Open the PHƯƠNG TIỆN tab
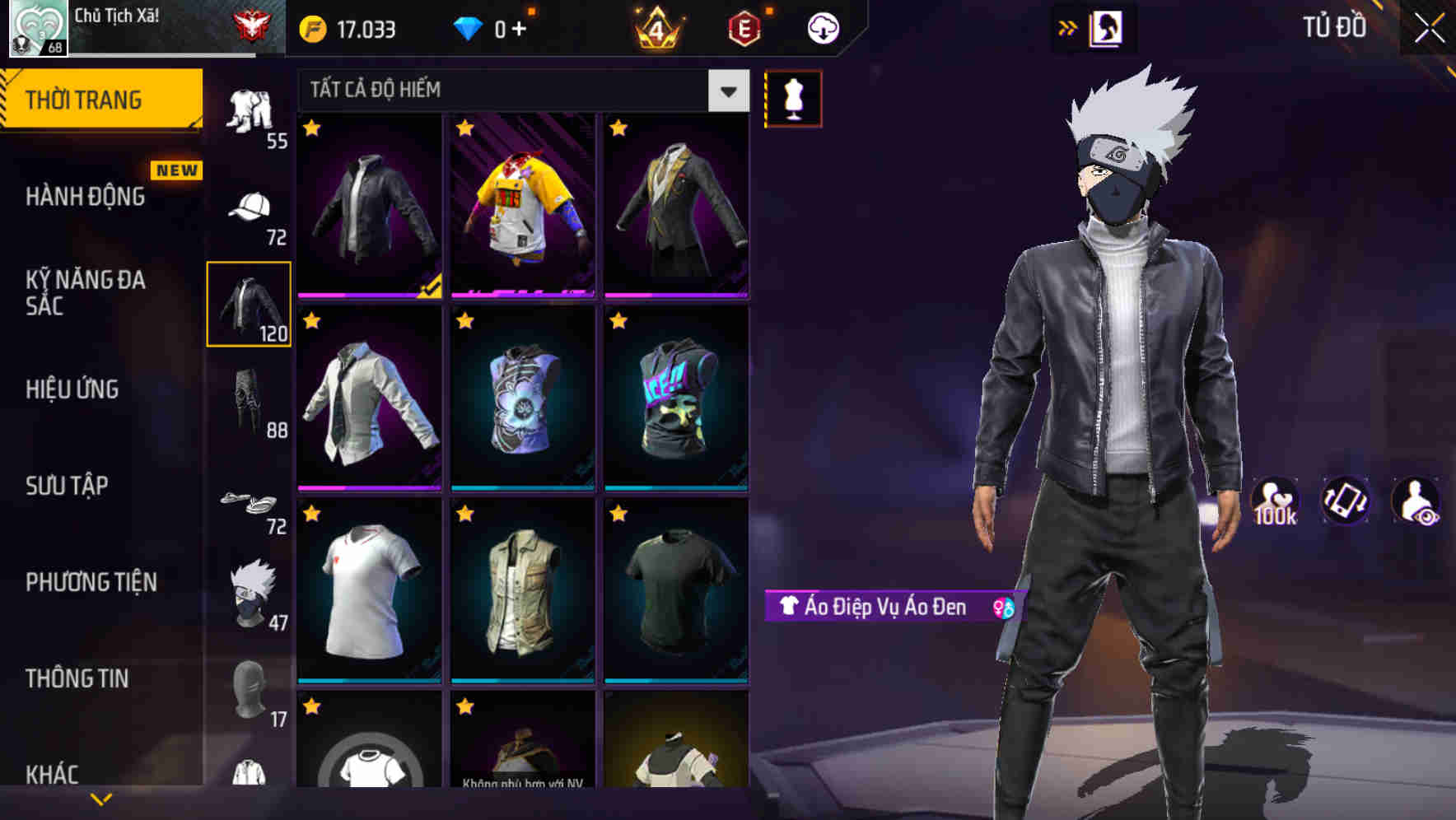The height and width of the screenshot is (820, 1456). (91, 581)
